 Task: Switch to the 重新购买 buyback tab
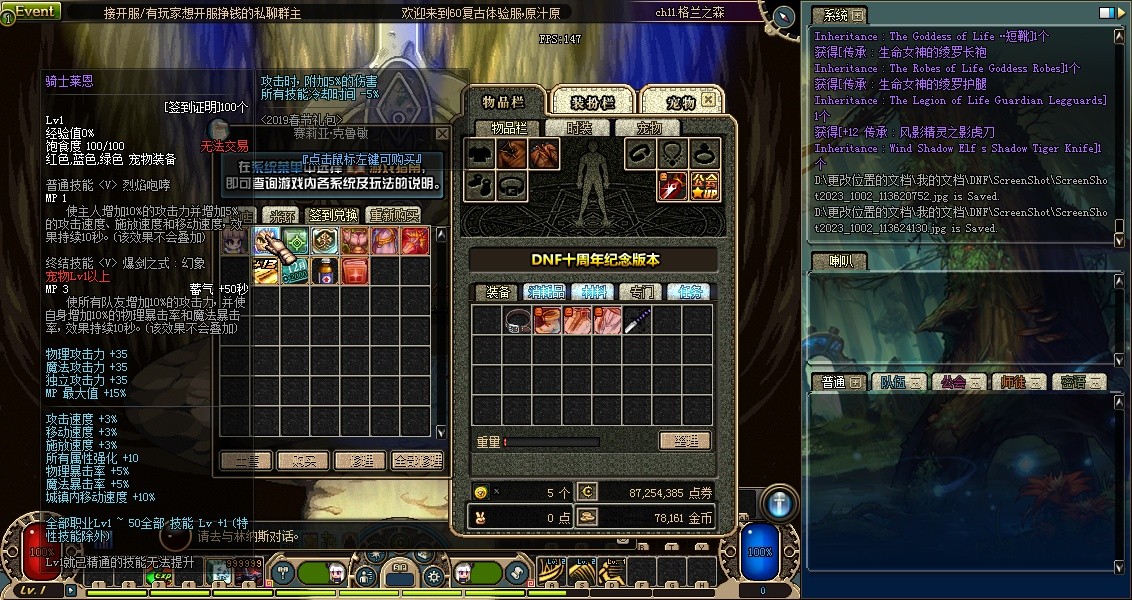click(x=393, y=215)
